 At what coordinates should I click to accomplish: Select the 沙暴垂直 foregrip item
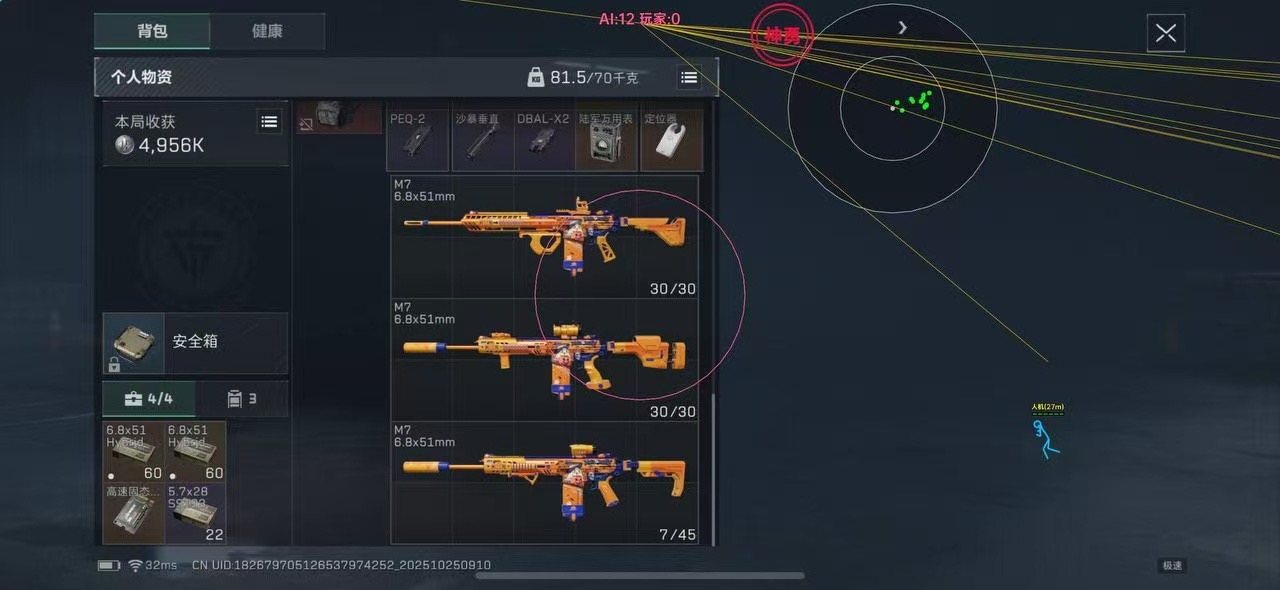(x=482, y=141)
